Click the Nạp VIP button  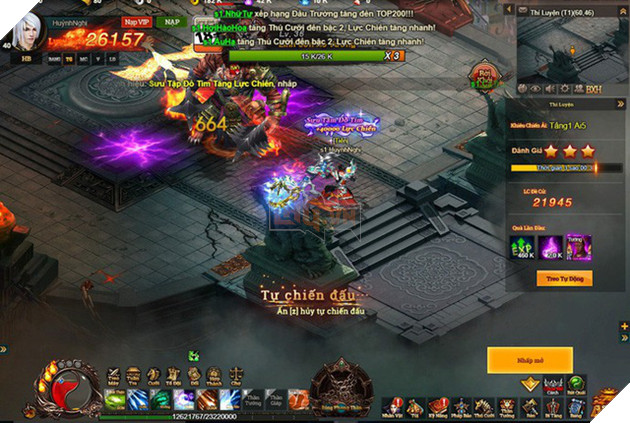(x=135, y=20)
